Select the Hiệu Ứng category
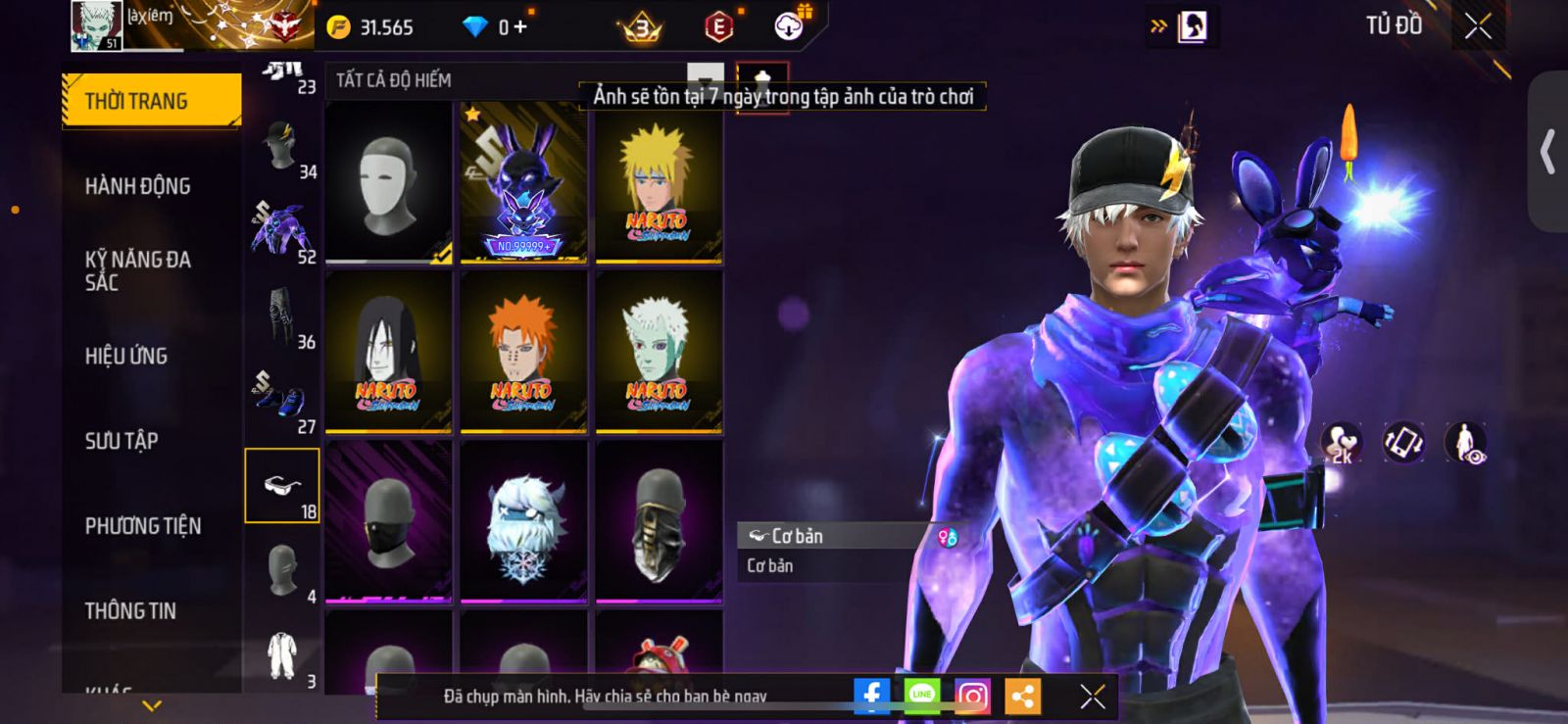This screenshot has width=1568, height=724. [x=126, y=356]
